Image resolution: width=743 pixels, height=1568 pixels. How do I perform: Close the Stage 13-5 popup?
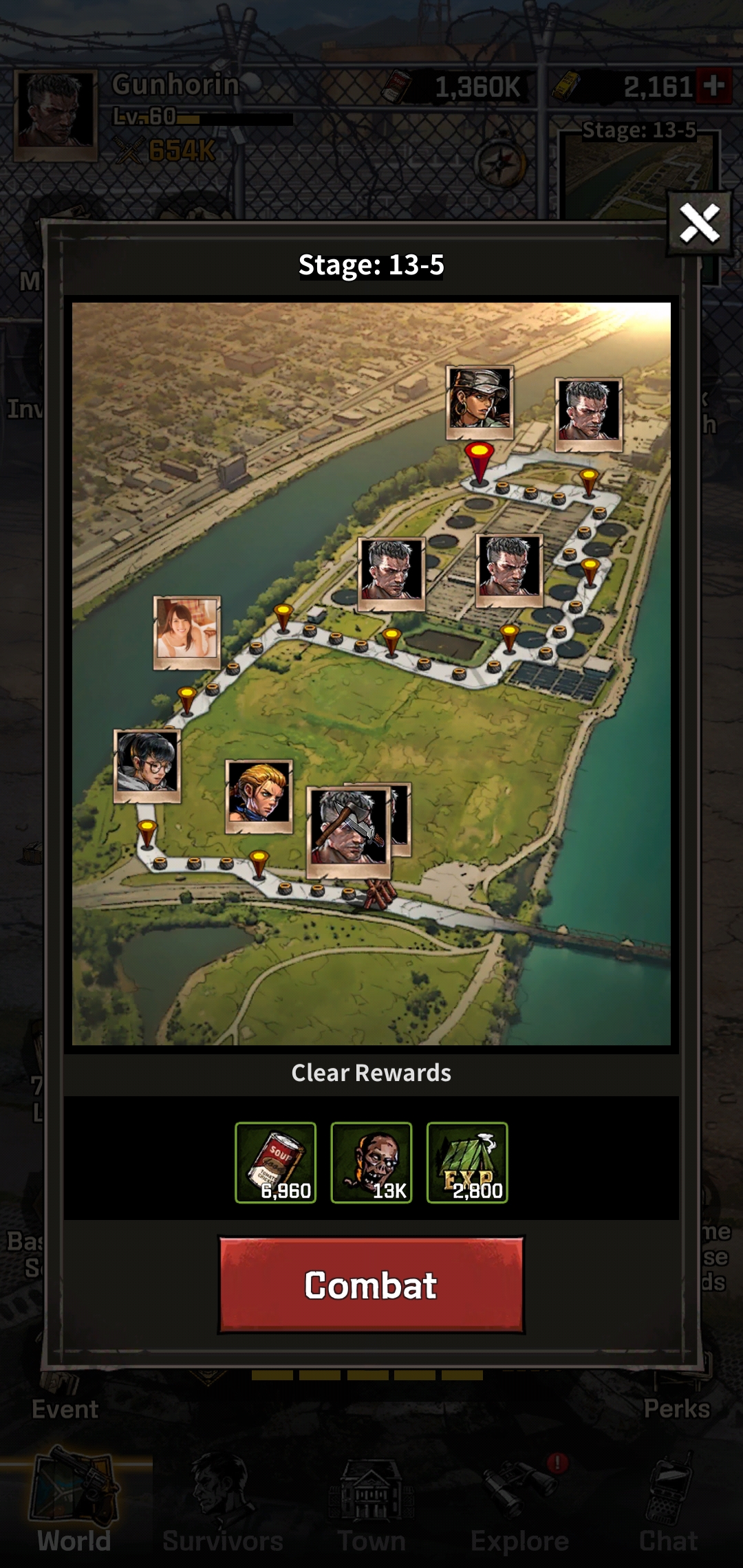click(x=699, y=224)
